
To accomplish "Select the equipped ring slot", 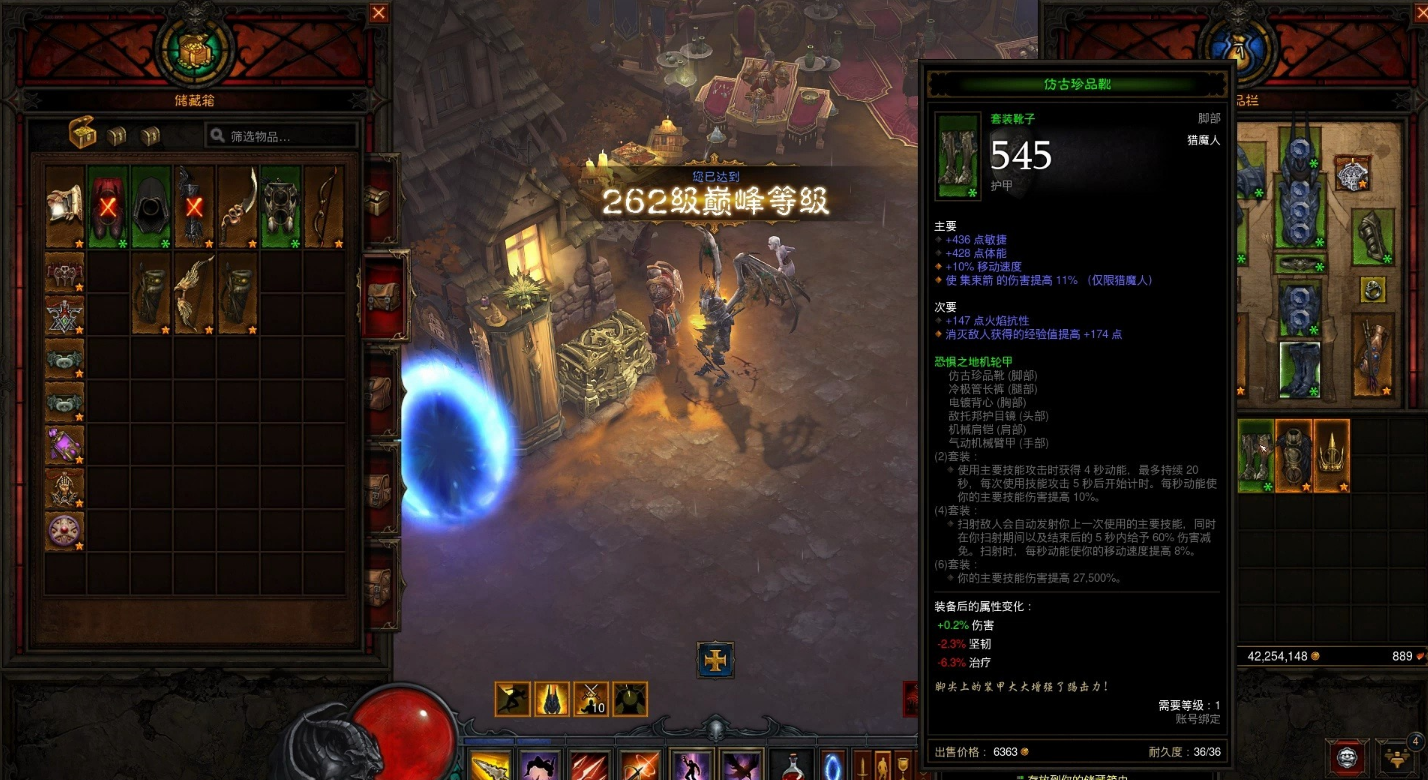I will pyautogui.click(x=1372, y=290).
